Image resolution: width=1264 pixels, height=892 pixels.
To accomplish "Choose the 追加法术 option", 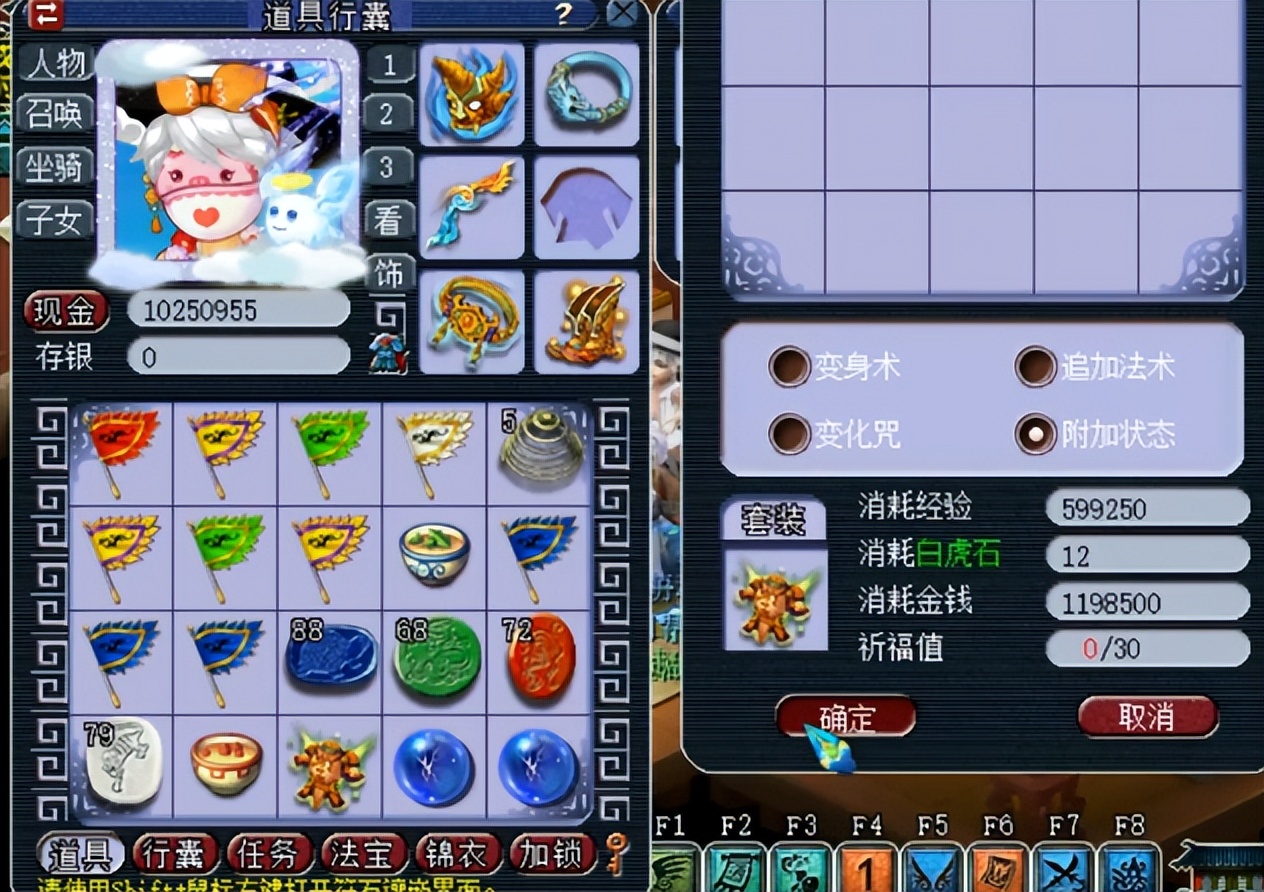I will click(1036, 367).
